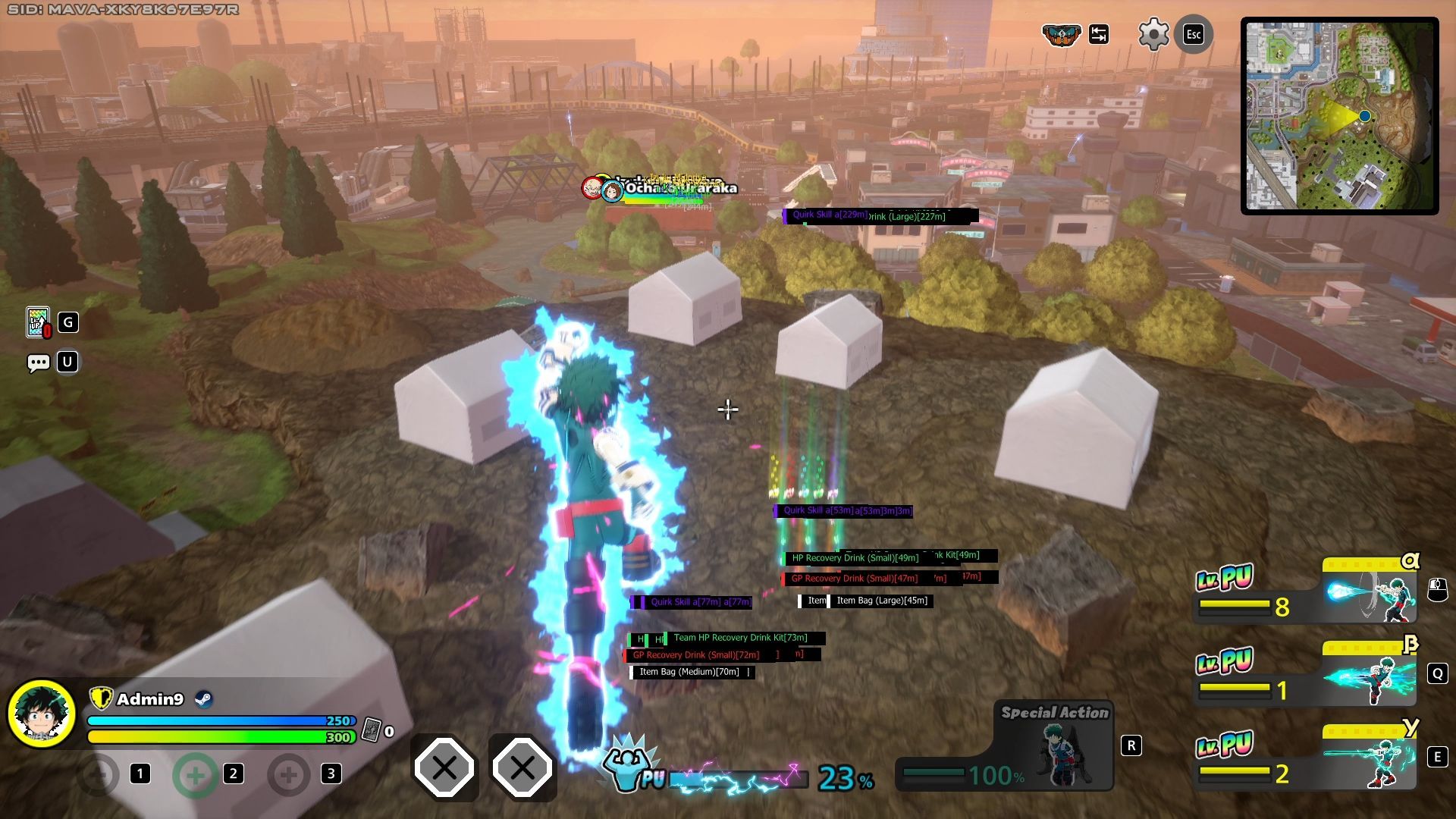
Task: Select the card count icon beside health
Action: click(x=371, y=730)
